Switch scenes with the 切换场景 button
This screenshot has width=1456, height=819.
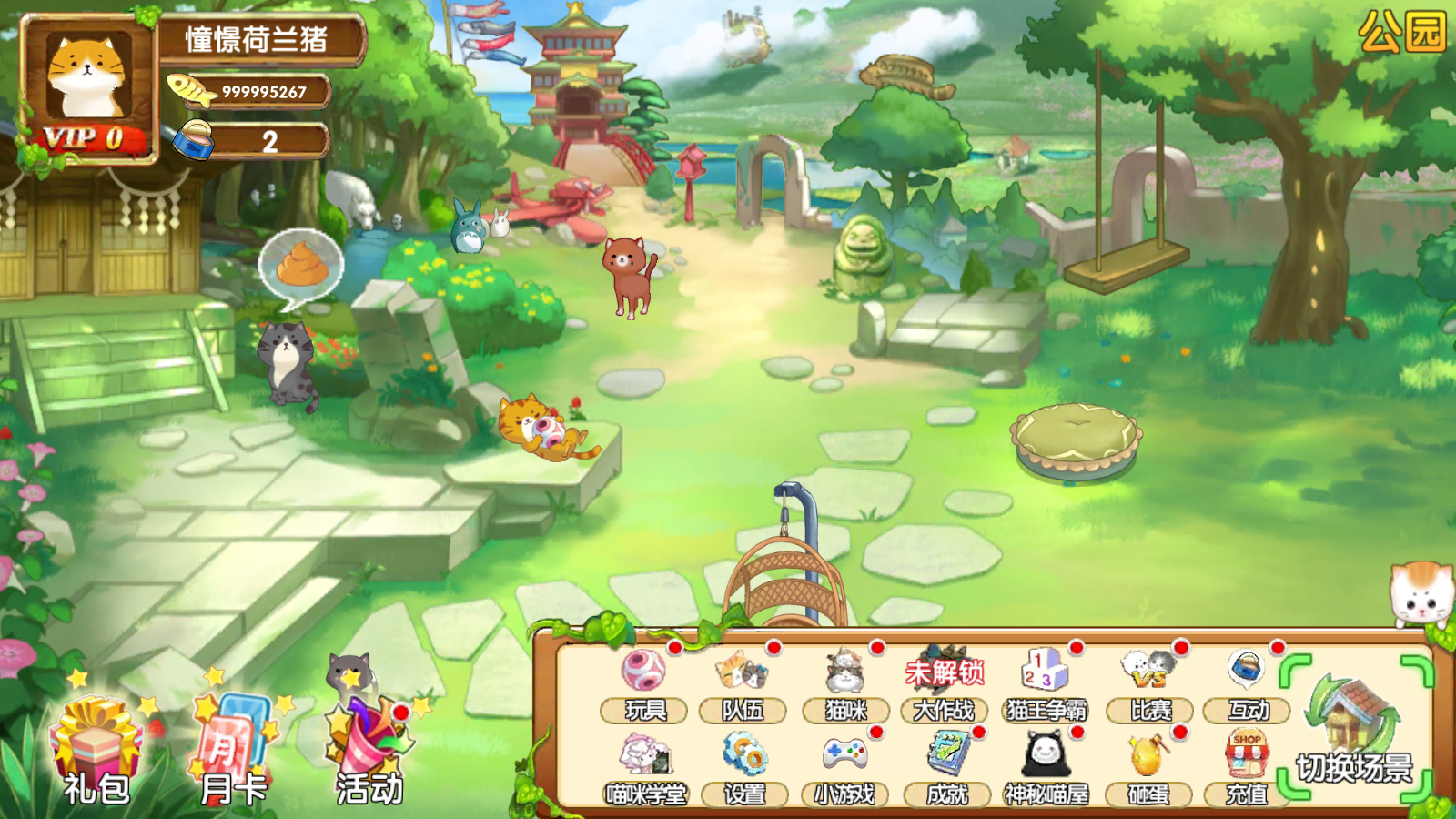point(1355,730)
